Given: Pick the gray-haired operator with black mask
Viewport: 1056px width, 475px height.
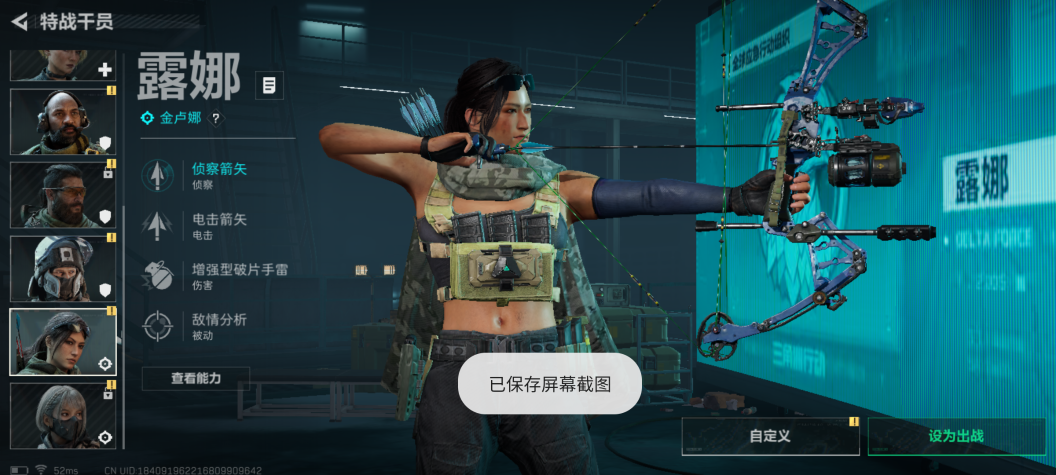Looking at the screenshot, I should [62, 414].
